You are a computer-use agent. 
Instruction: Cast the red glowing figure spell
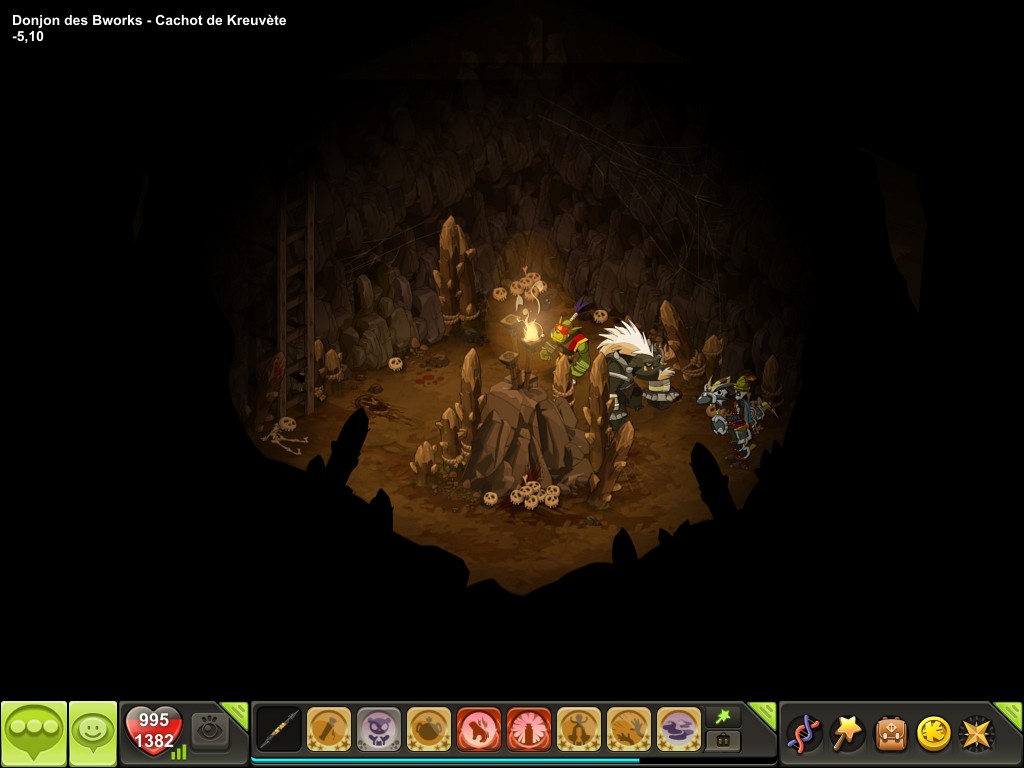529,729
